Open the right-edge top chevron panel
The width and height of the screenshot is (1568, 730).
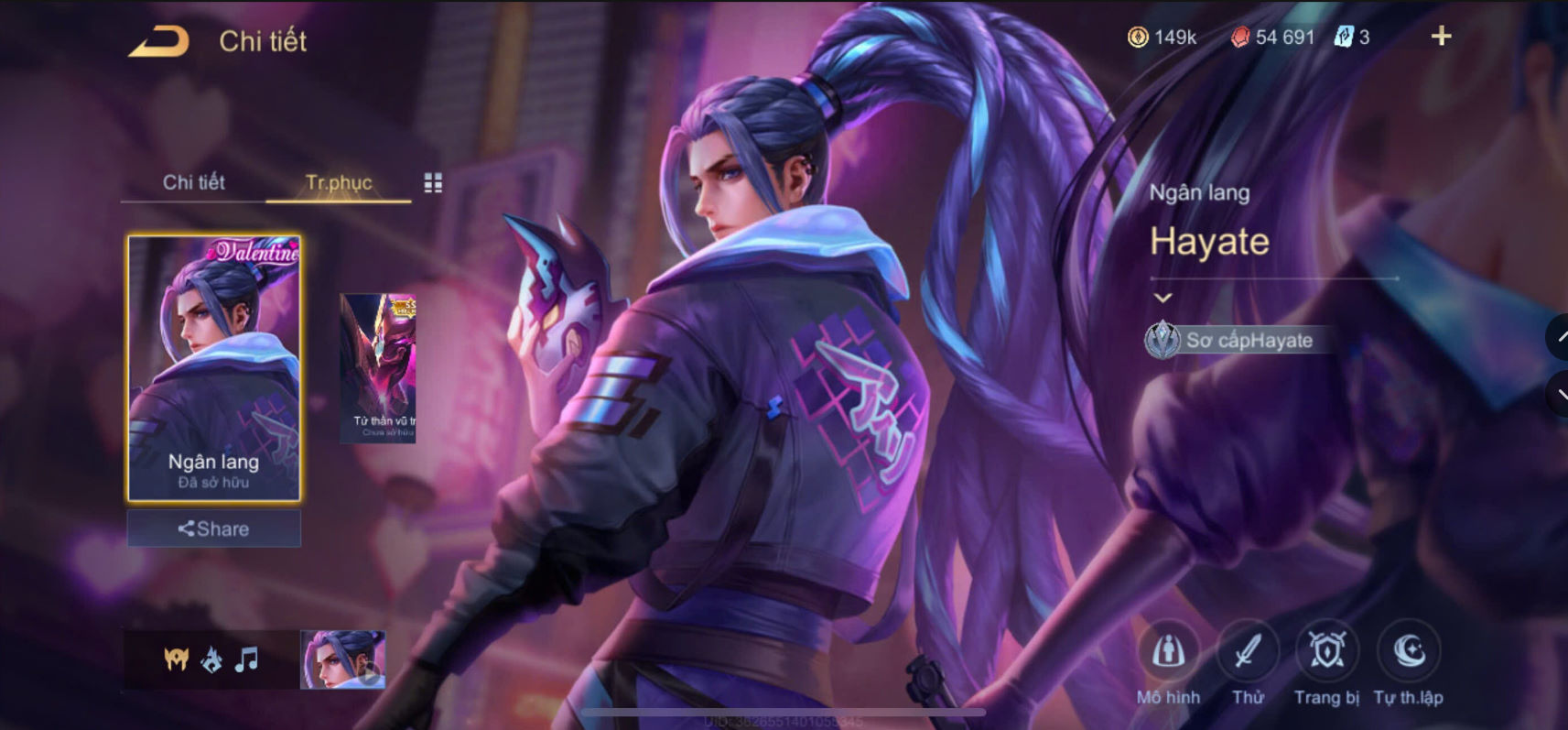click(1558, 339)
